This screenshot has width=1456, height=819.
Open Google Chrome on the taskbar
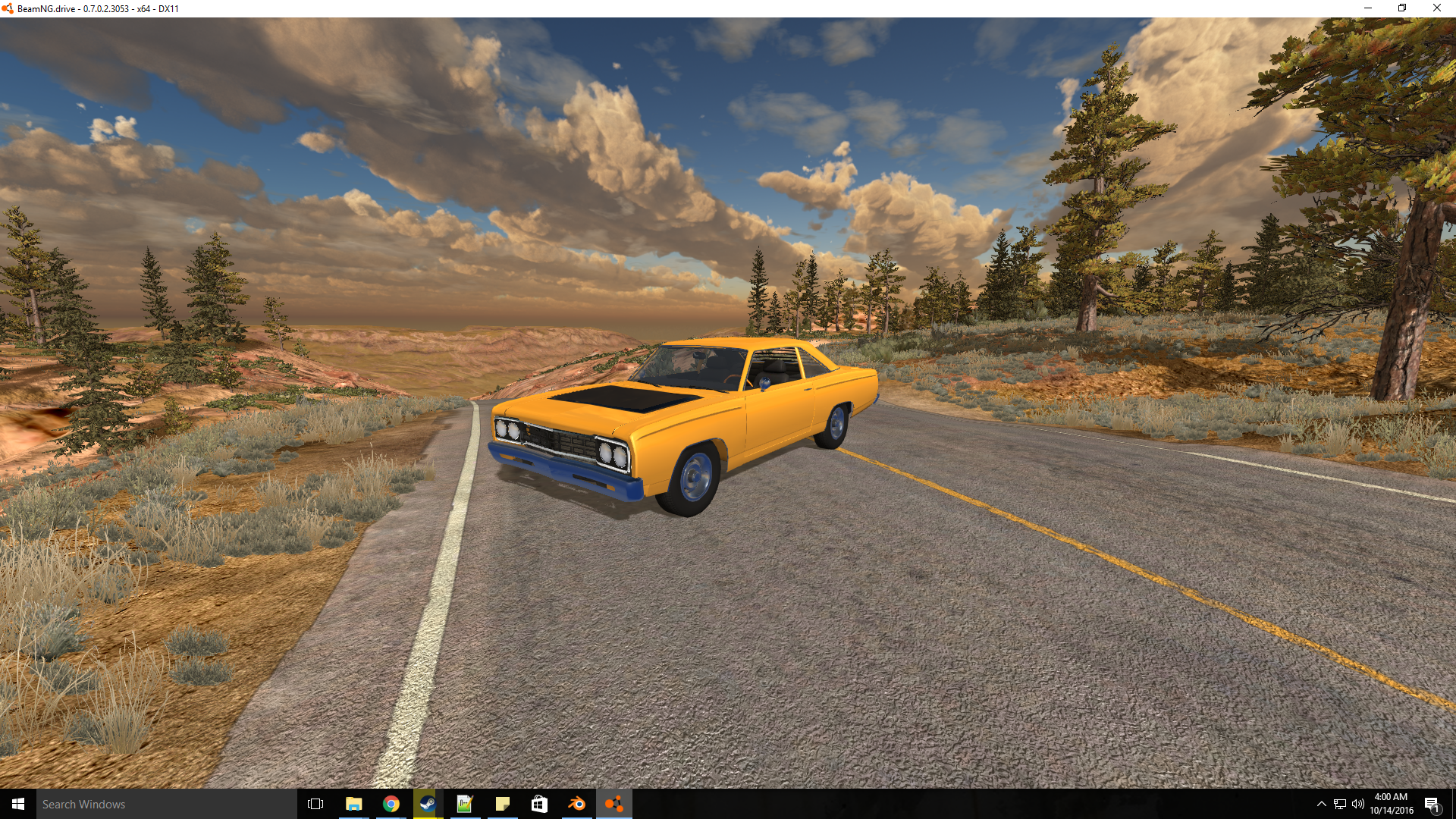pos(391,804)
